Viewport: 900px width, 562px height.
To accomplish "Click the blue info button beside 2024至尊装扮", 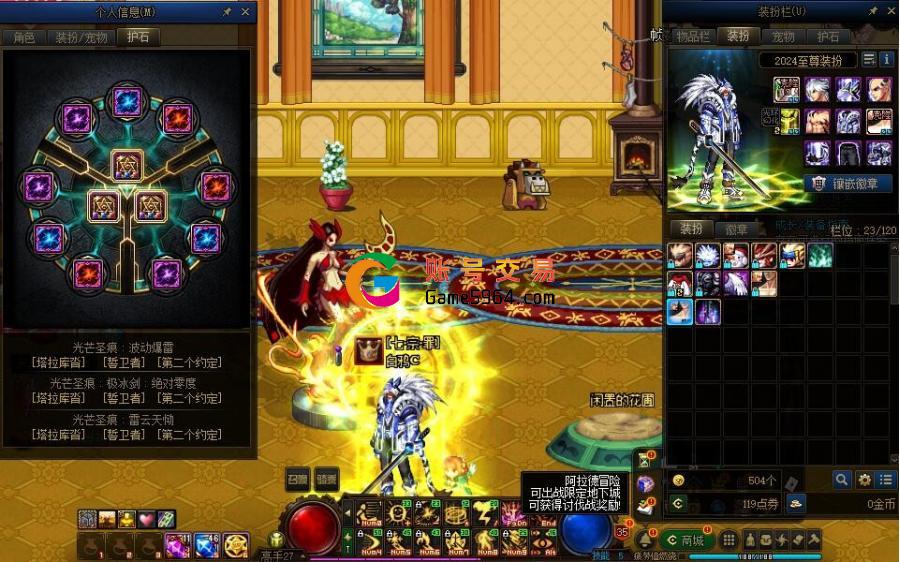I will [x=885, y=60].
